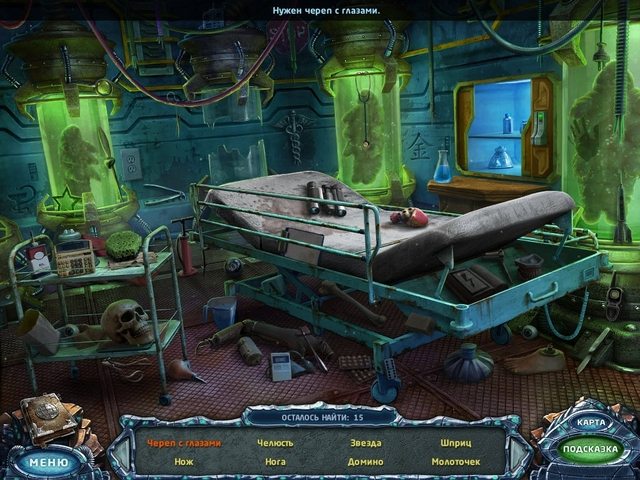The image size is (640, 480).
Task: Open the МЕНЮ button
Action: click(x=47, y=462)
